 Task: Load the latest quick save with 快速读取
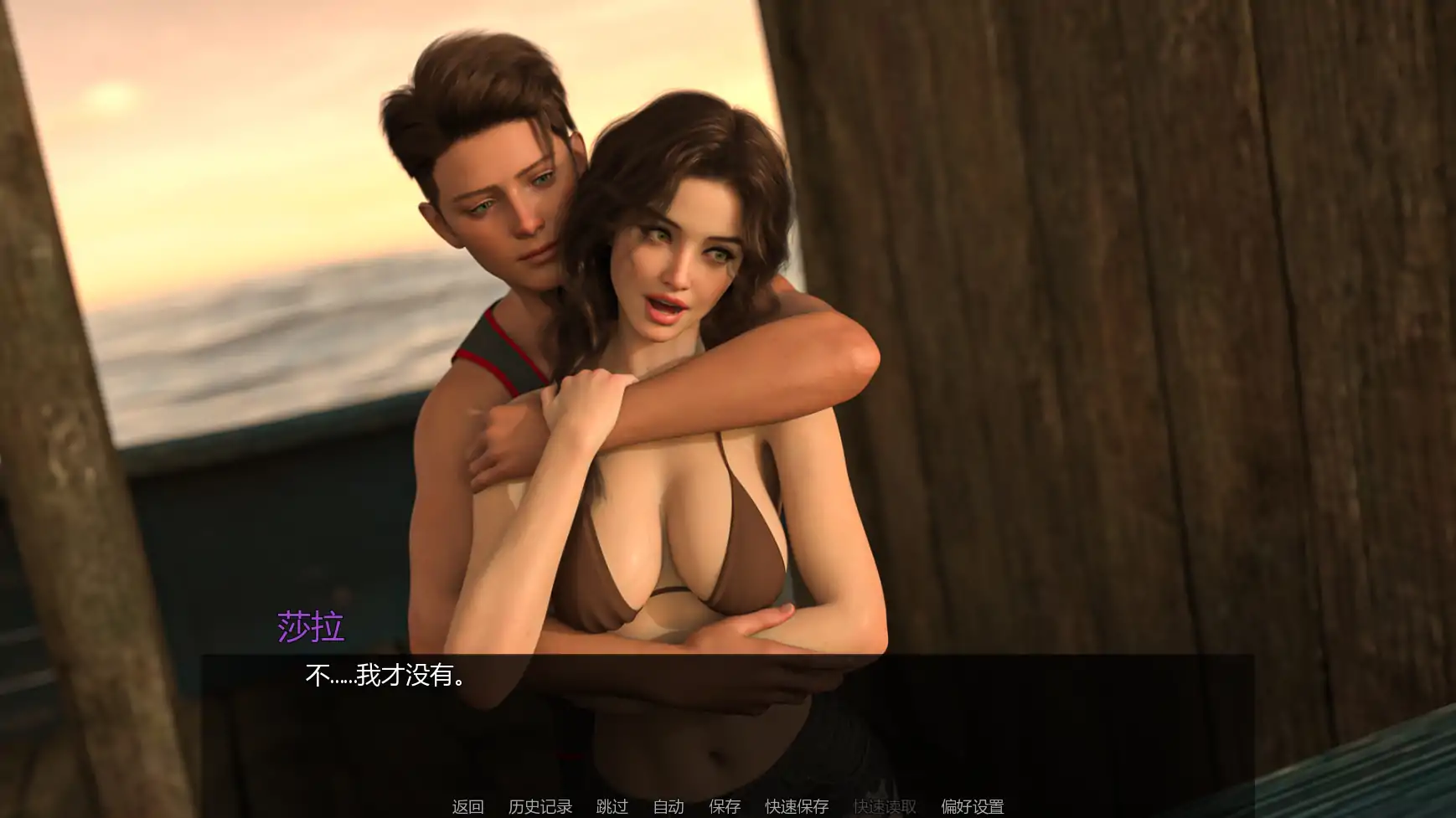pyautogui.click(x=885, y=806)
